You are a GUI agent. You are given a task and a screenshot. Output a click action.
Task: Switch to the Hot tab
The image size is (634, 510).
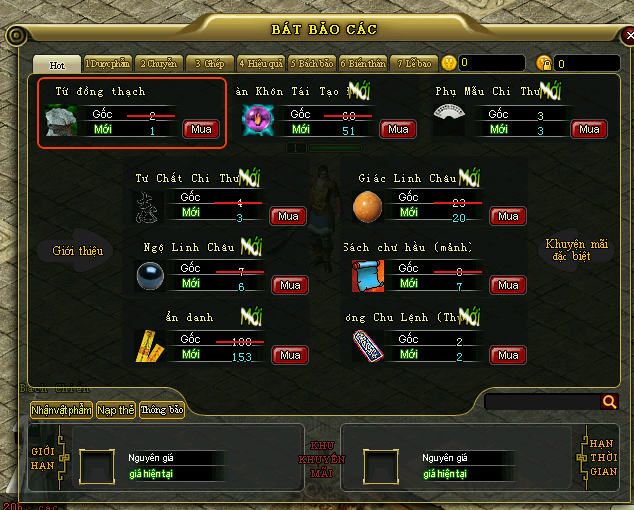click(x=57, y=64)
